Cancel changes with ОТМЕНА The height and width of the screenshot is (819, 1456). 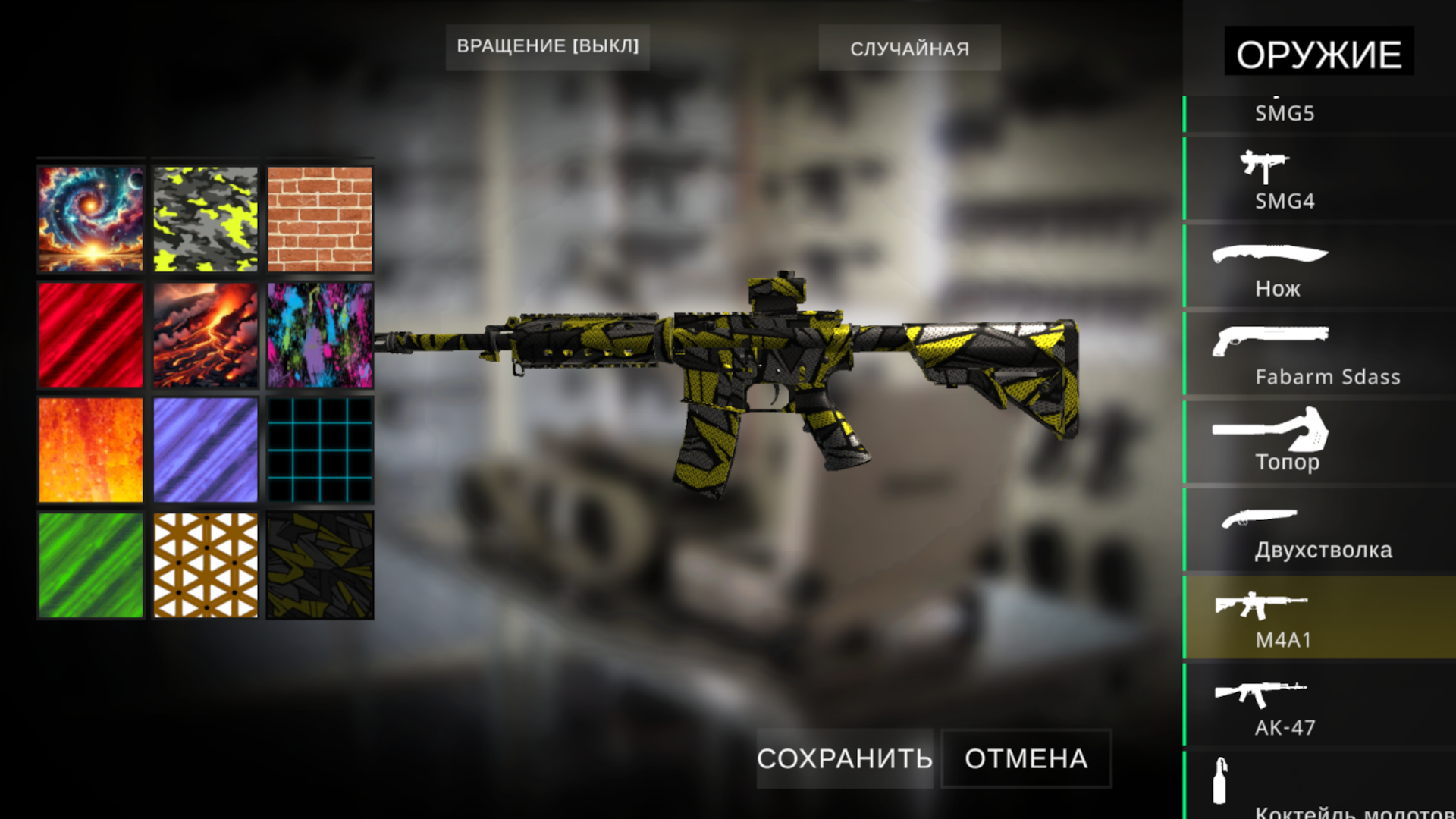pos(1025,758)
